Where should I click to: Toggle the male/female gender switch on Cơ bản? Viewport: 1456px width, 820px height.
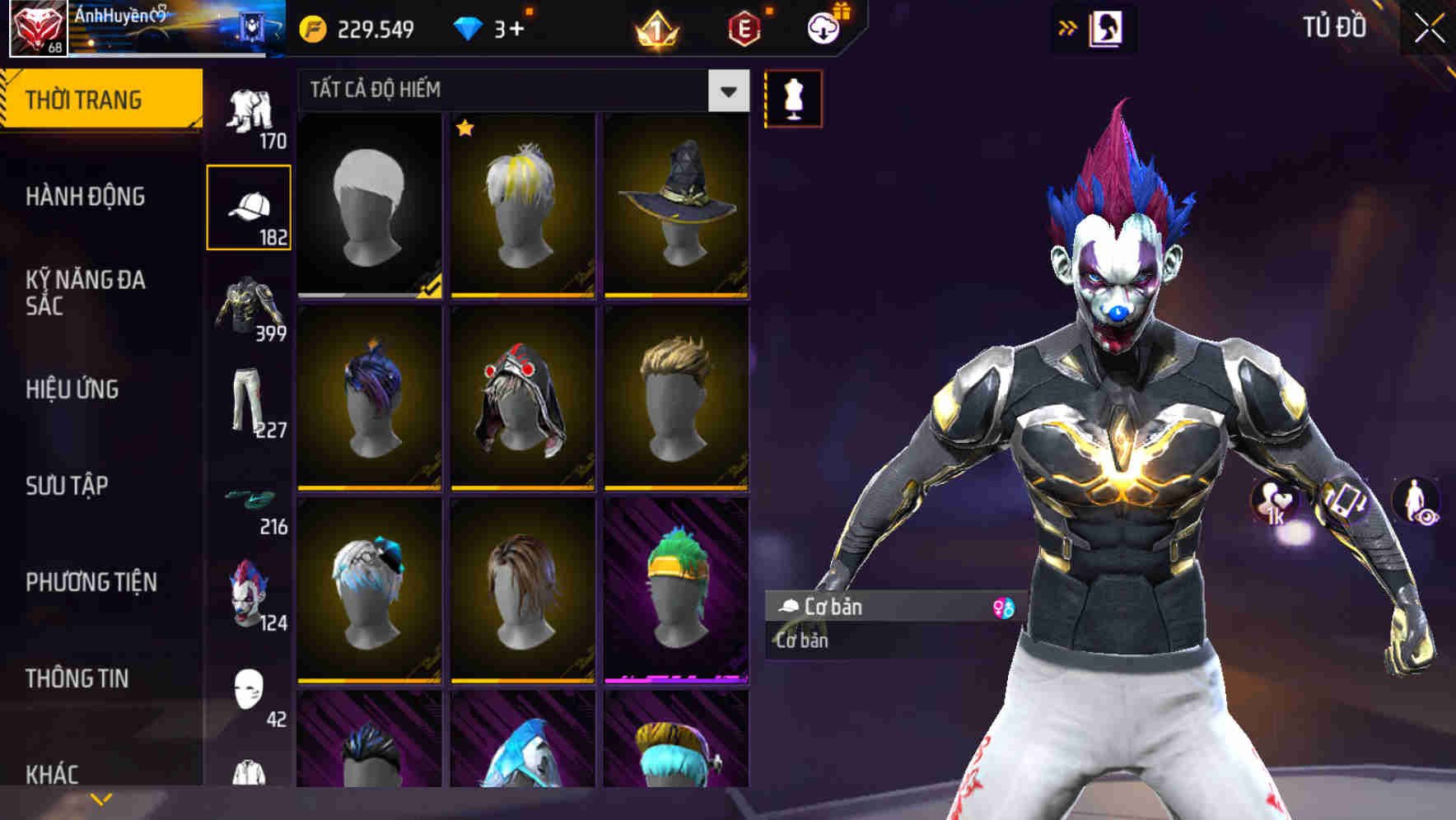pyautogui.click(x=1003, y=608)
